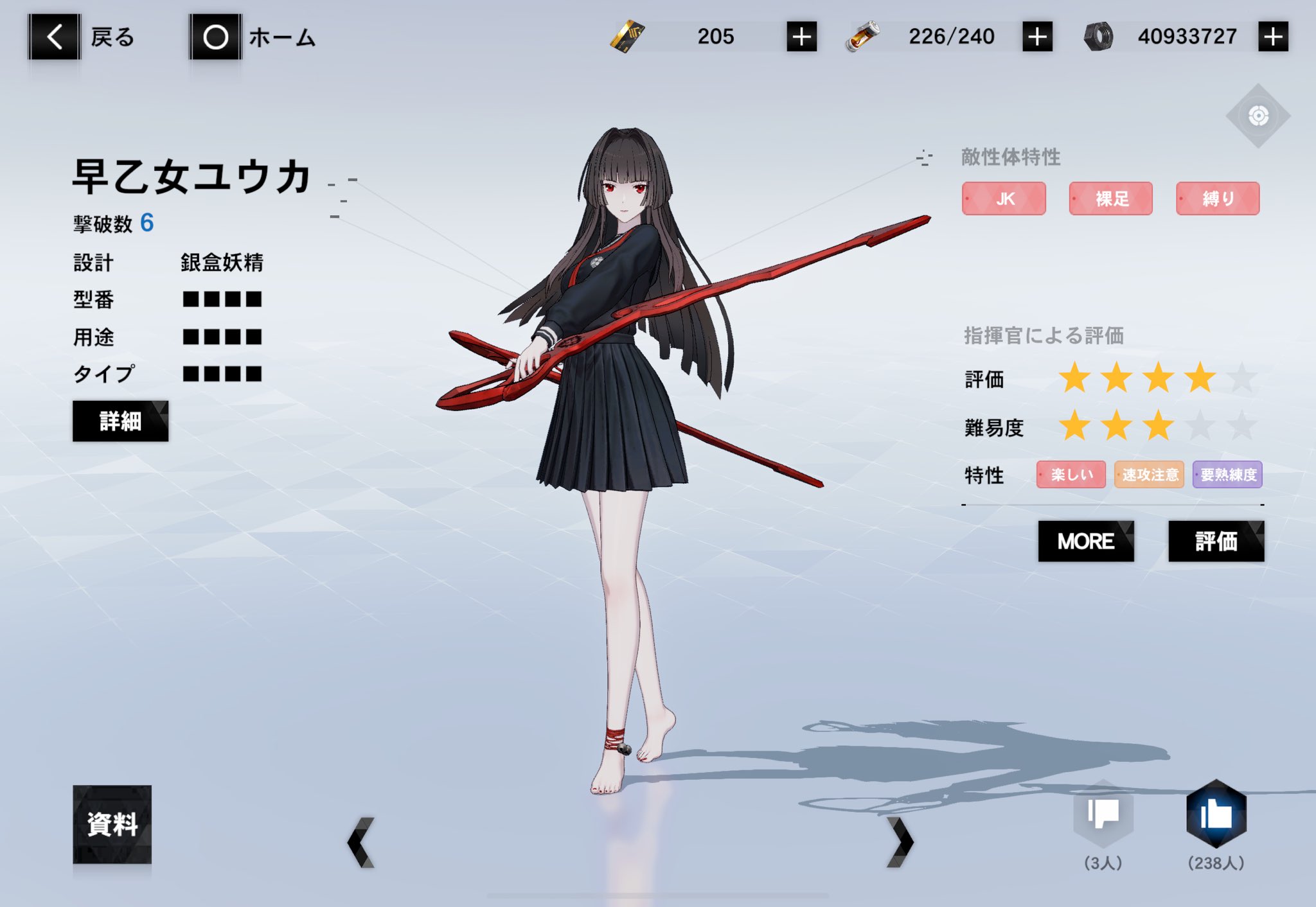Choose the 楽しい trait tag
The width and height of the screenshot is (1316, 907).
point(1071,475)
